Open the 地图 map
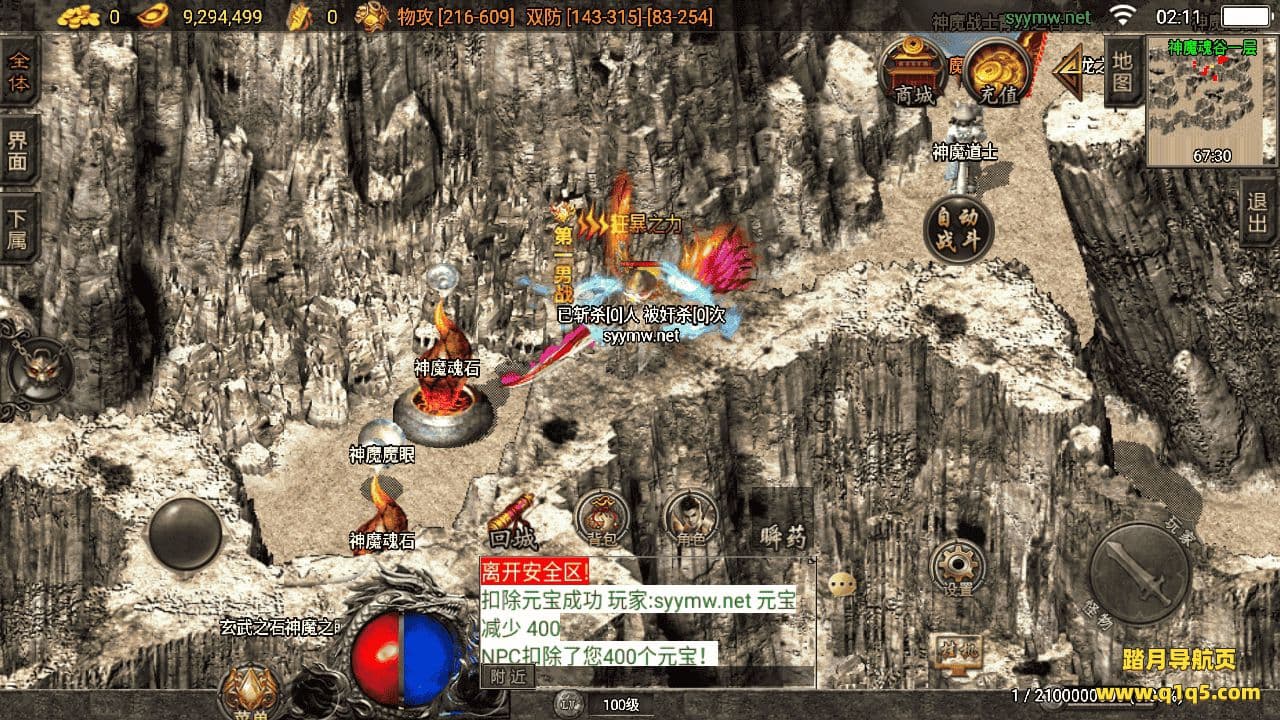This screenshot has height=720, width=1280. [x=1123, y=71]
